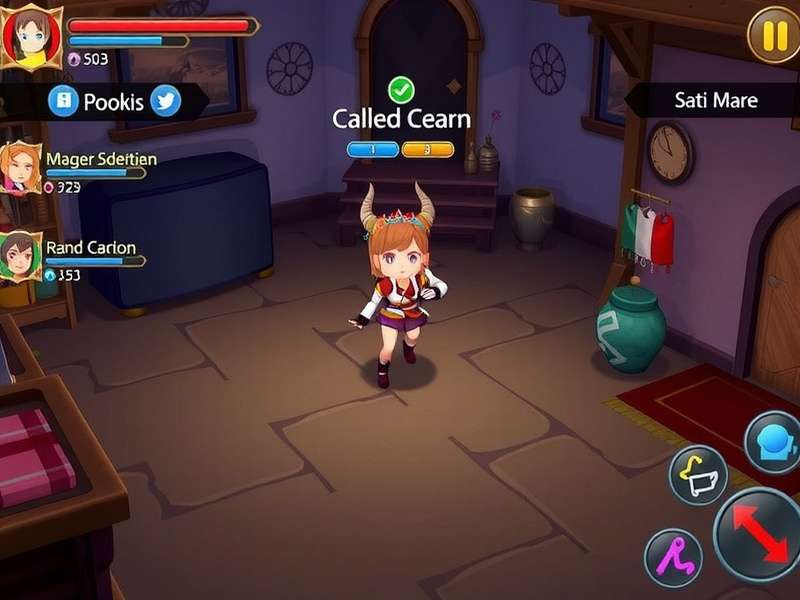The width and height of the screenshot is (800, 600).
Task: Tap the blue speech bubble button
Action: [775, 442]
